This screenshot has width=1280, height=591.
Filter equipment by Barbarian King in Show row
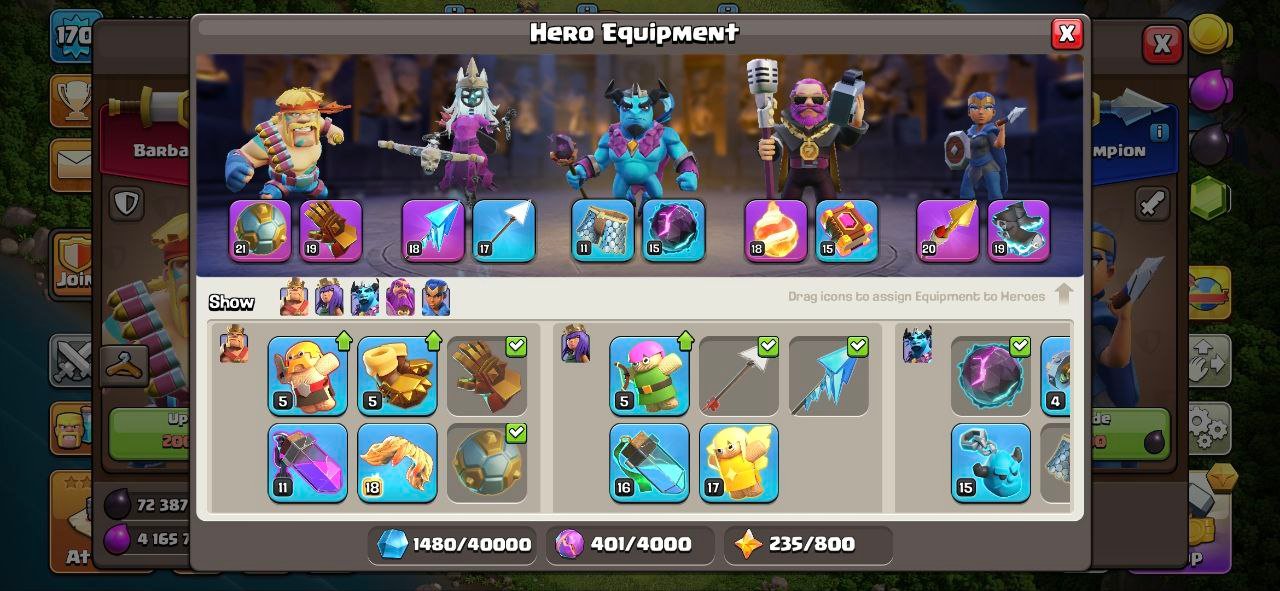tap(294, 298)
